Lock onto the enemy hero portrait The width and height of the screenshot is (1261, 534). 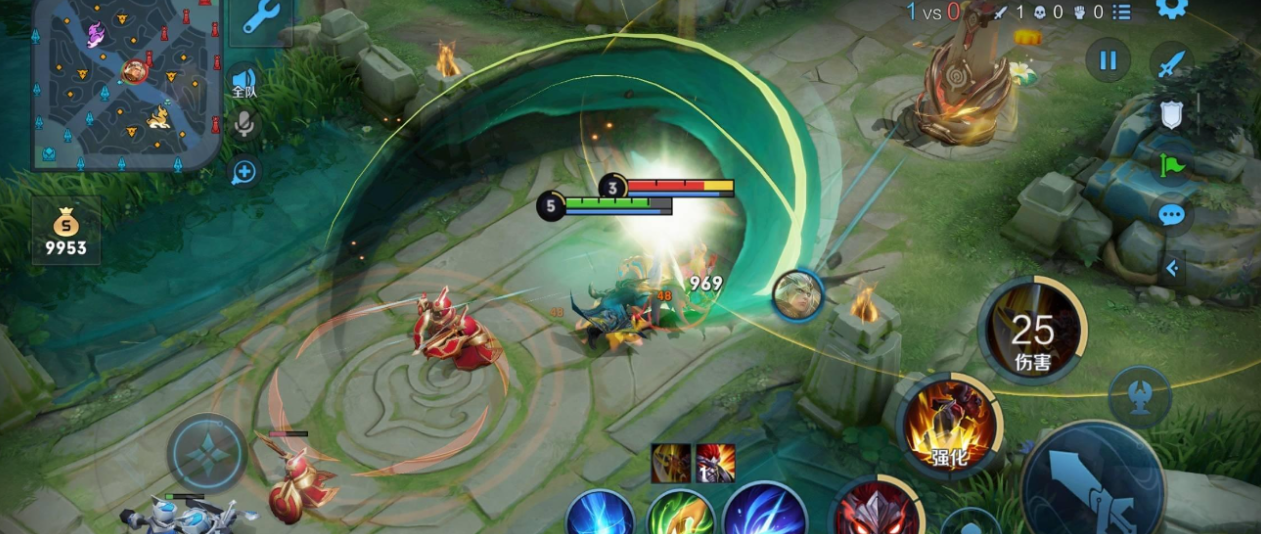tap(797, 295)
